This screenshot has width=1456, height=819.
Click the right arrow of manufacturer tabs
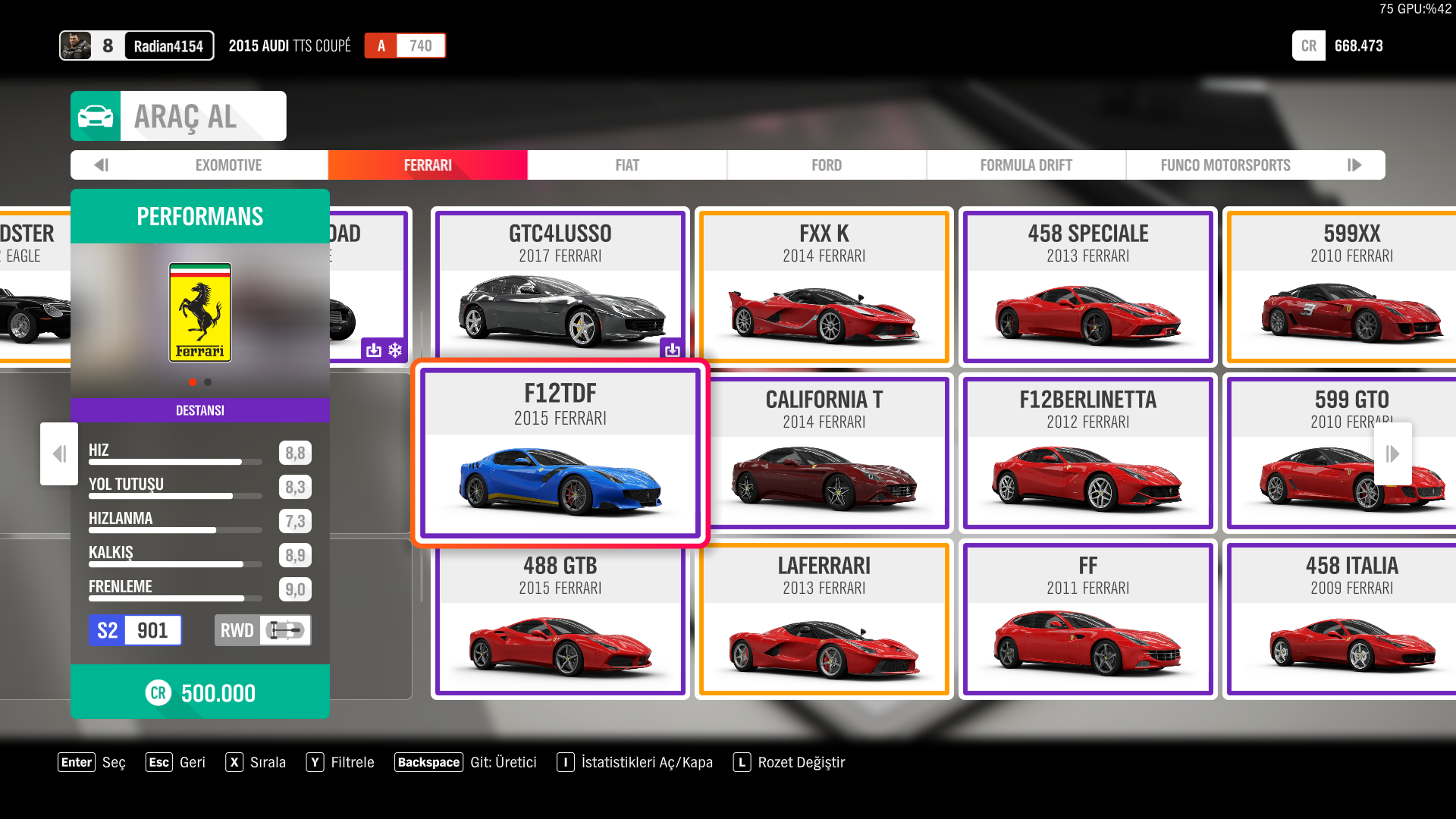[x=1354, y=165]
